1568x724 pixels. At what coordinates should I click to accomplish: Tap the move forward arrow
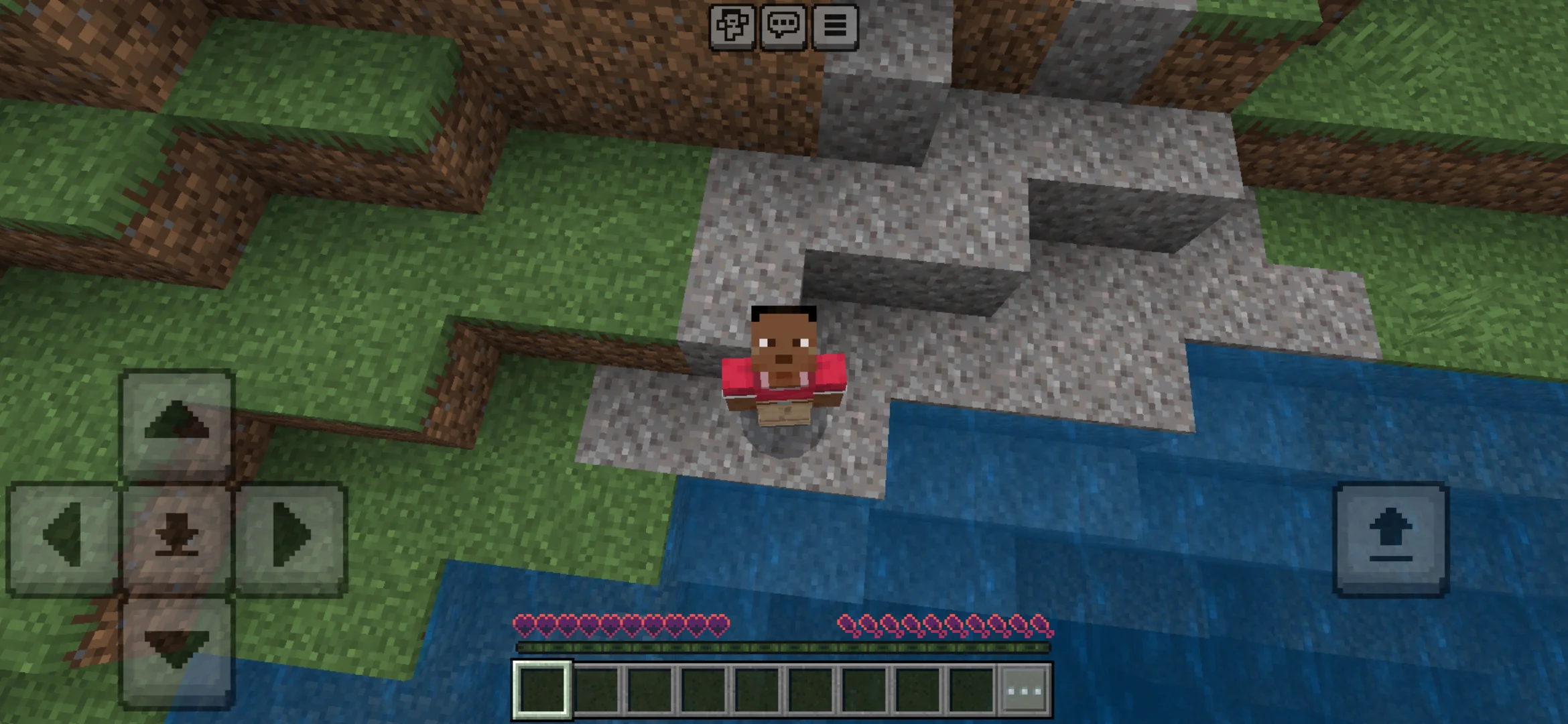(x=177, y=424)
